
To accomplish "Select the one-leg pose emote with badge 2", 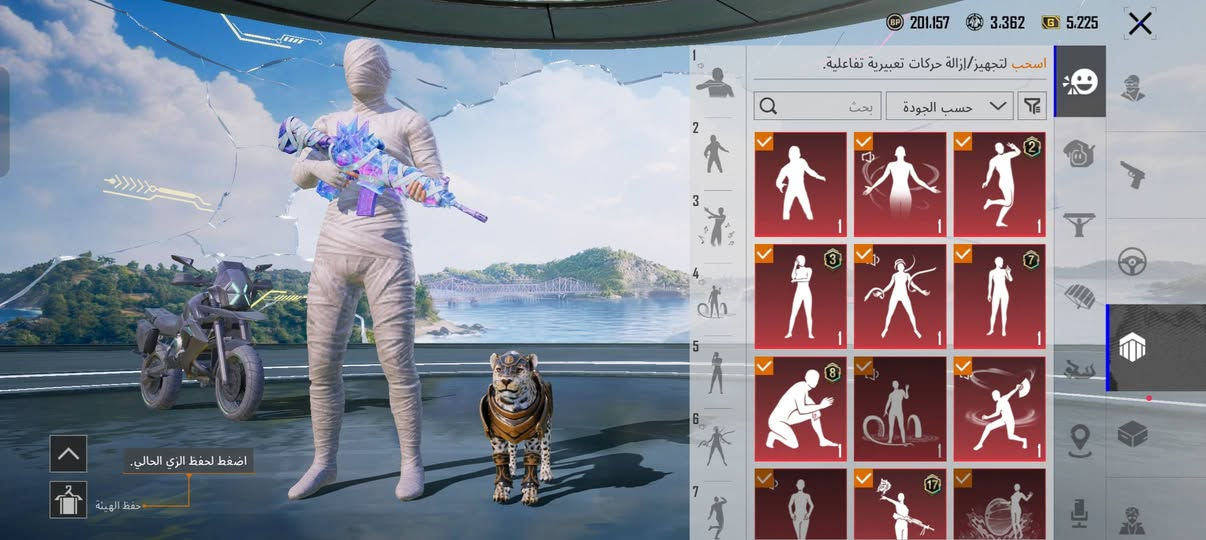I will click(999, 184).
